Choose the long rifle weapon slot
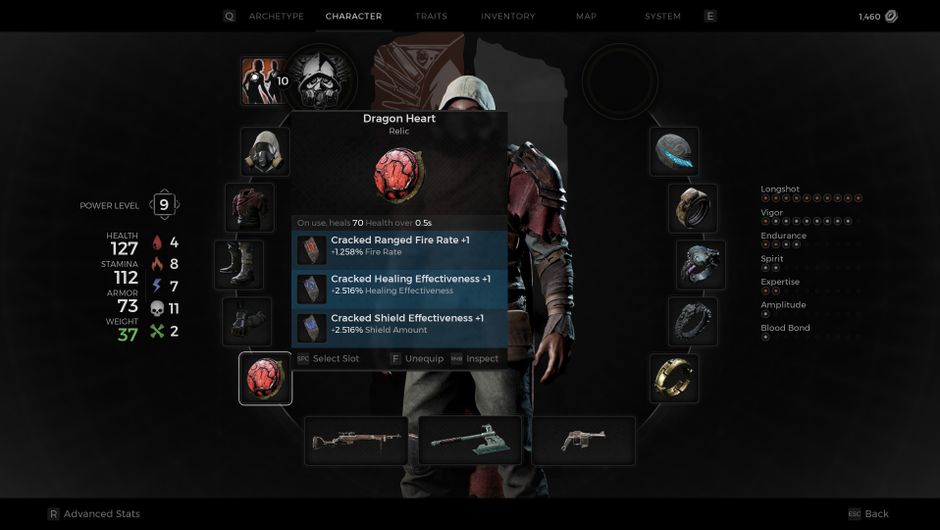Image resolution: width=940 pixels, height=530 pixels. tap(356, 440)
